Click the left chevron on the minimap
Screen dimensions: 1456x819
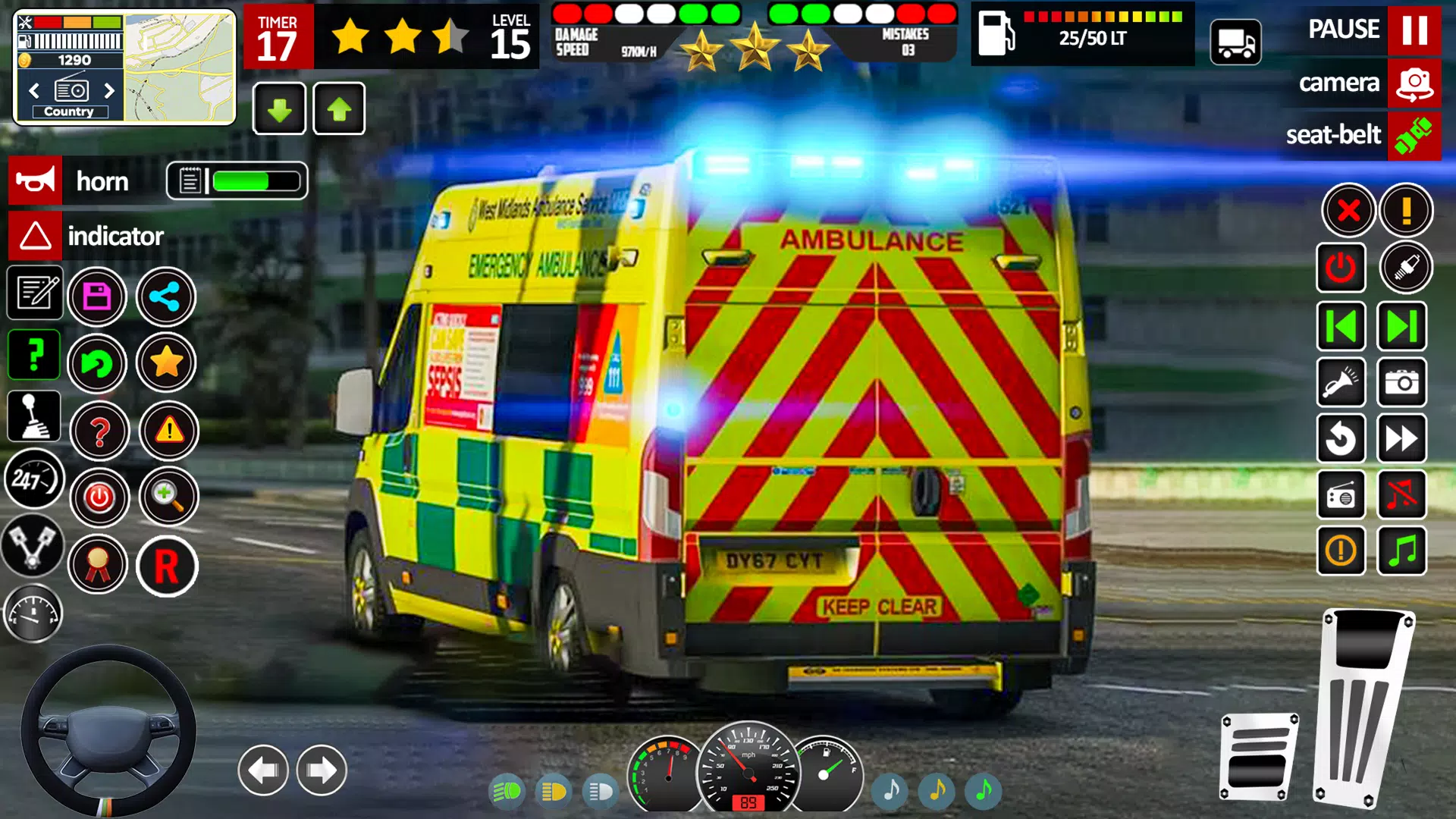click(x=33, y=89)
